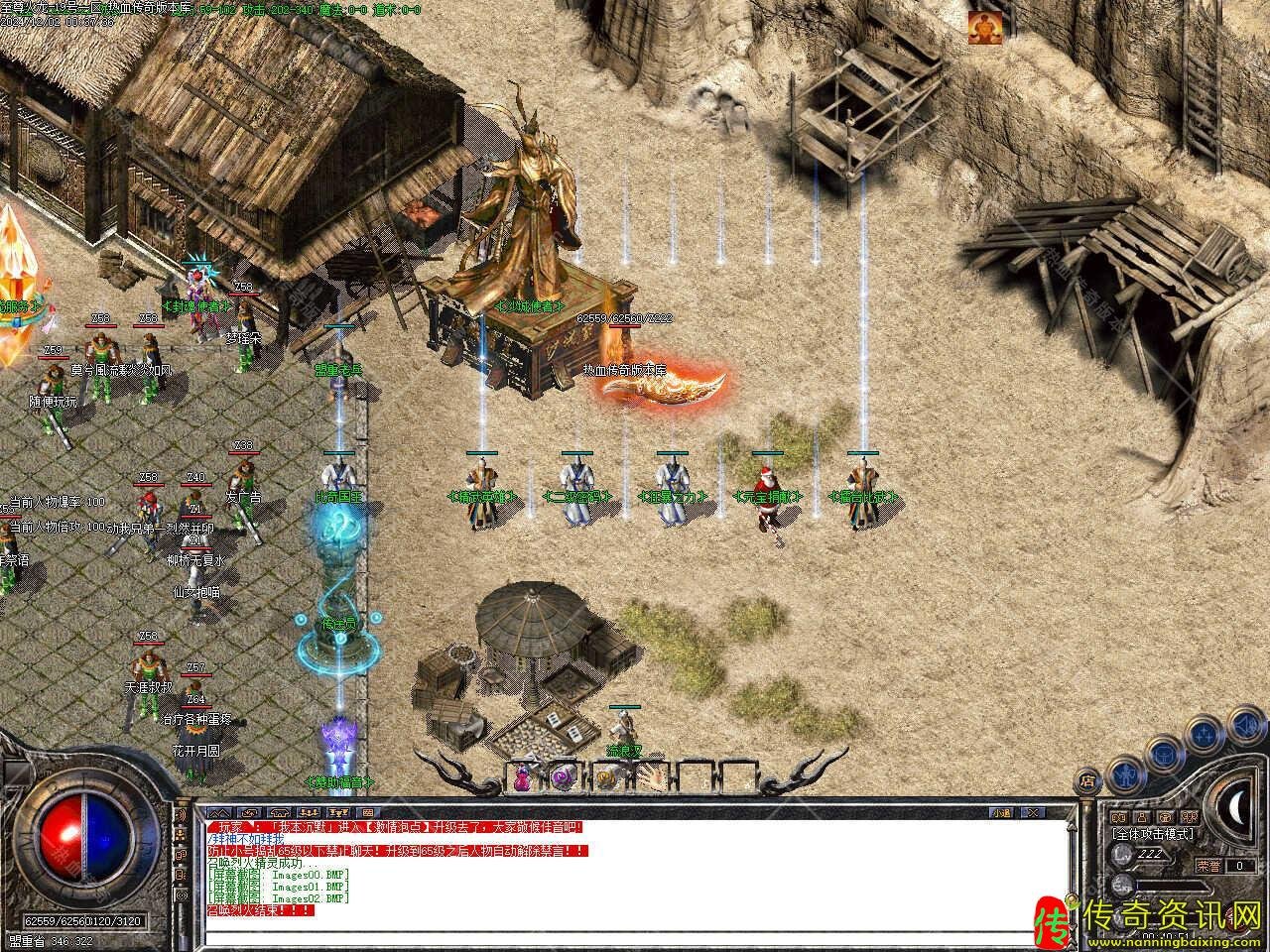This screenshot has height=952, width=1270.
Task: Select the purple scroll belt slot
Action: tap(566, 775)
